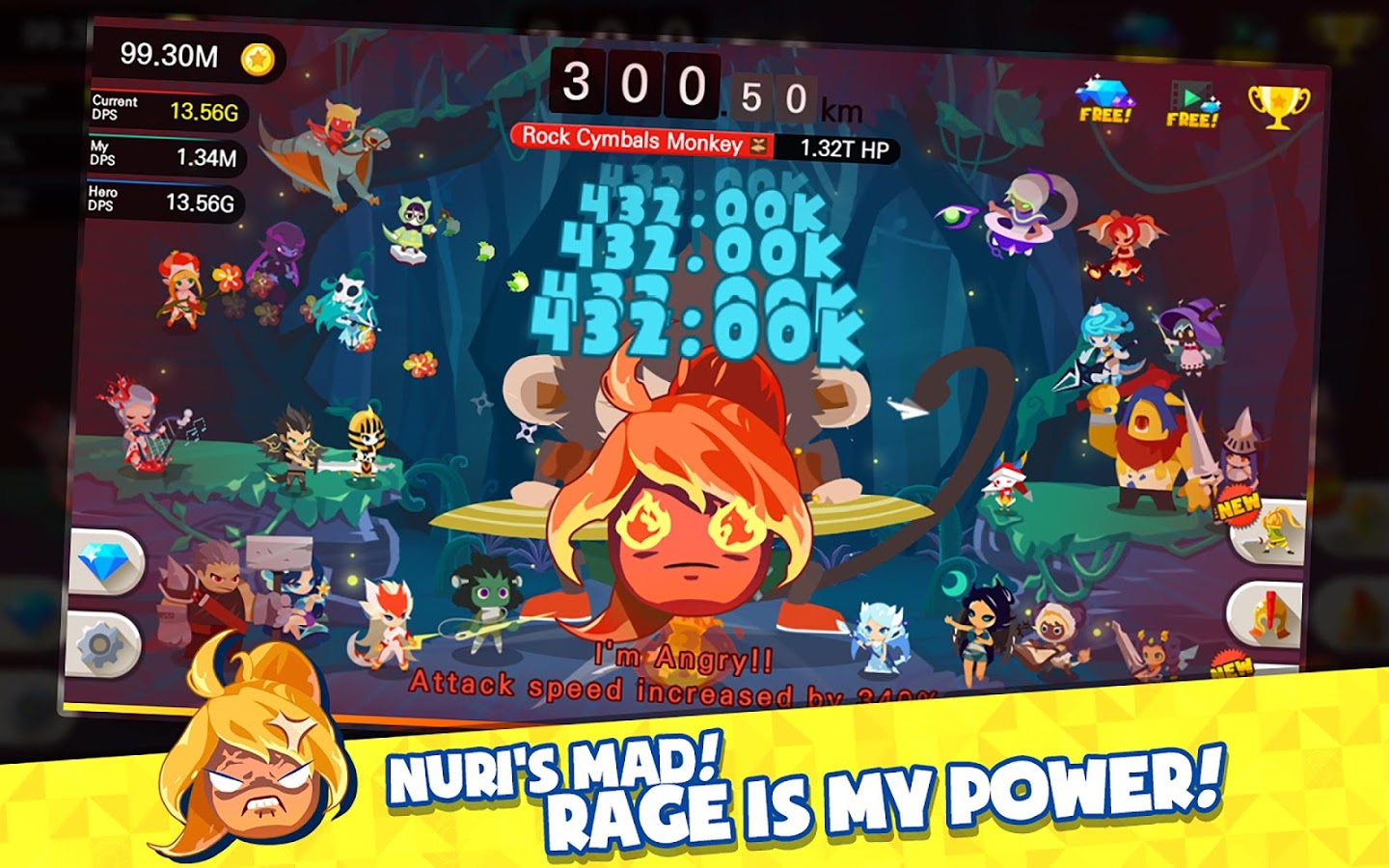The image size is (1389, 868).
Task: Open the gold trophy rankings
Action: [1278, 106]
